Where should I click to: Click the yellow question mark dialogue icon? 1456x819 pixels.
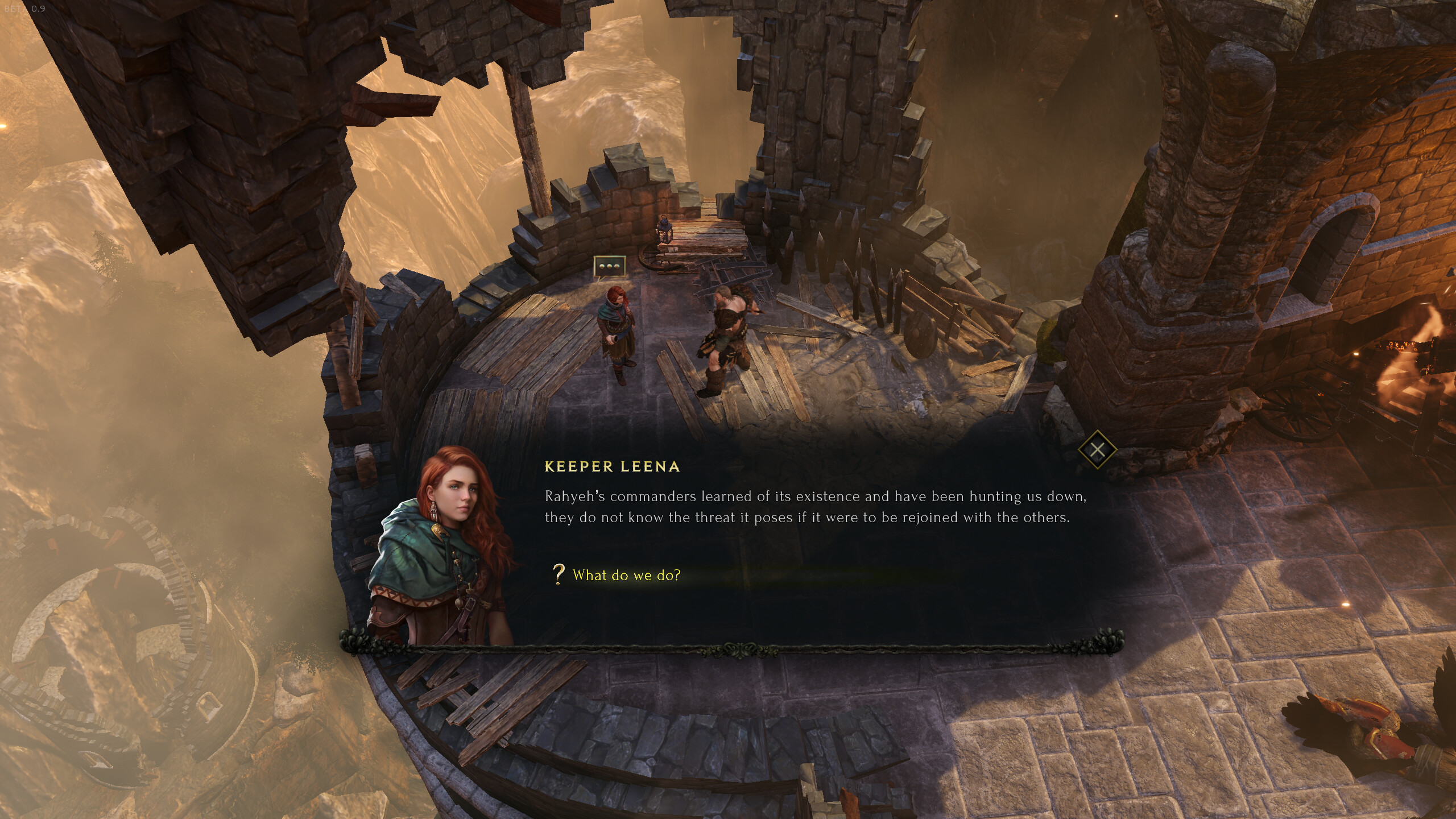(560, 576)
